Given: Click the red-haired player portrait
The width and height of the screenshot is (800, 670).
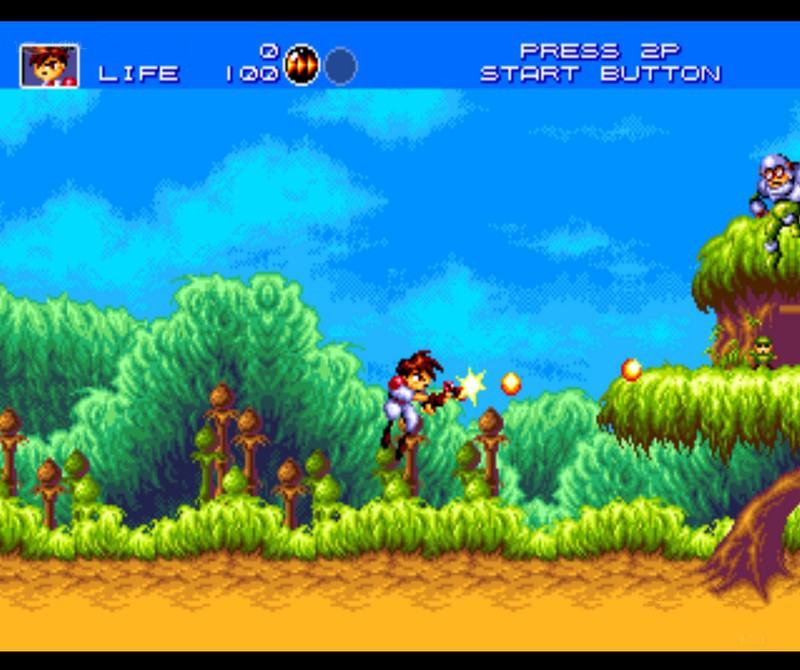Looking at the screenshot, I should click(49, 66).
